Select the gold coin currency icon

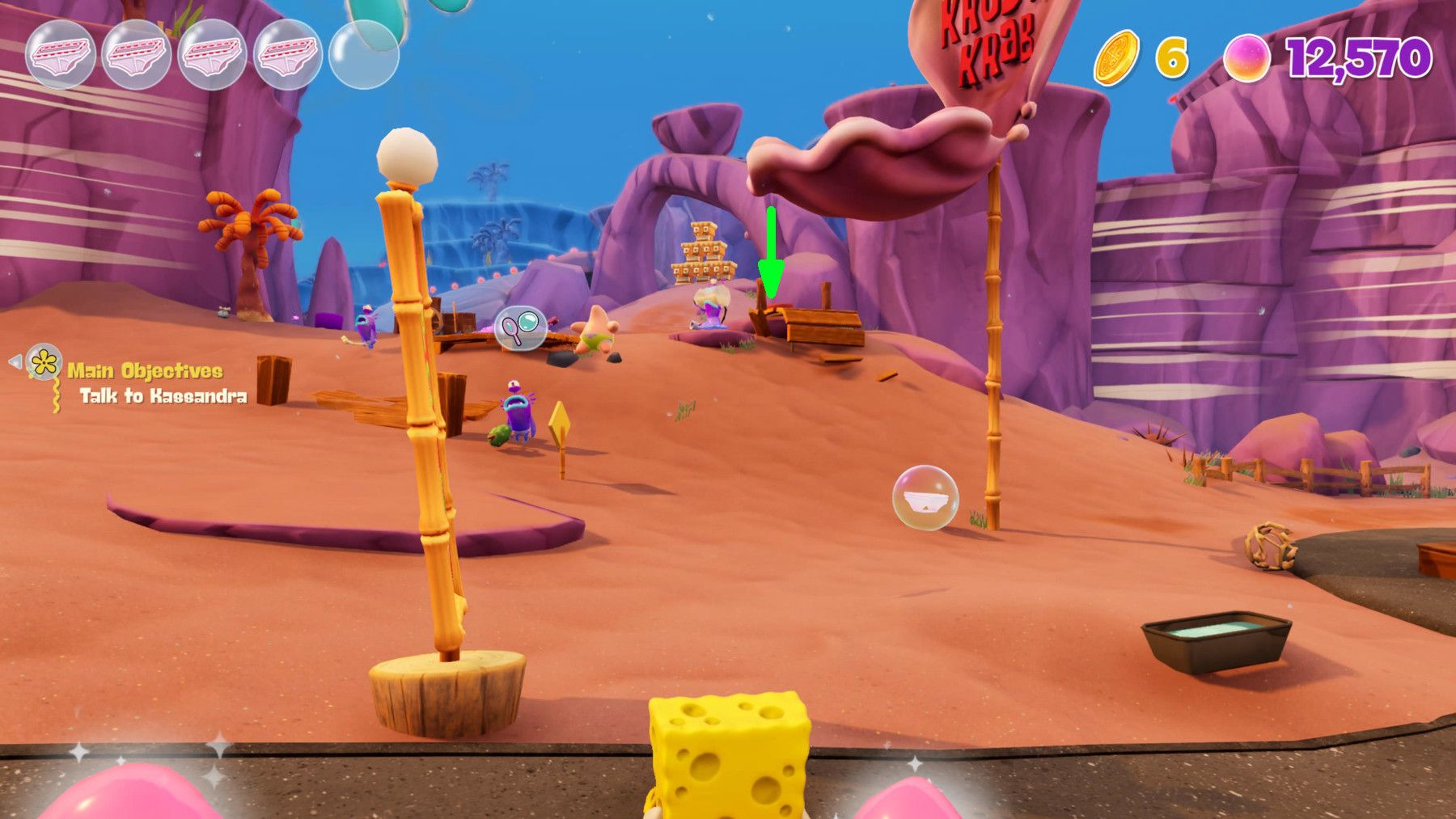click(x=1119, y=58)
